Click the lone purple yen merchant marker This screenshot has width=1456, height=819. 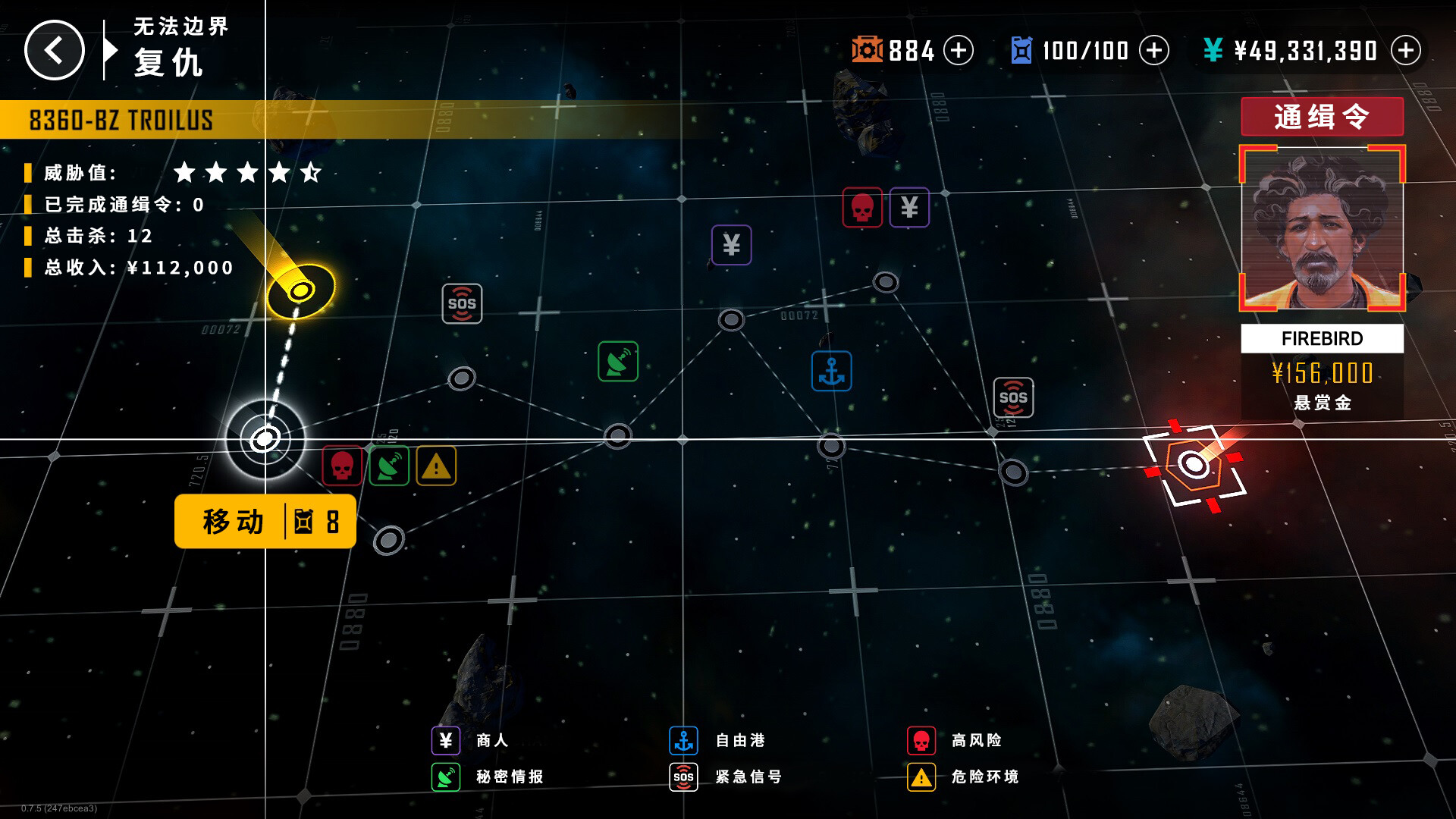point(731,245)
